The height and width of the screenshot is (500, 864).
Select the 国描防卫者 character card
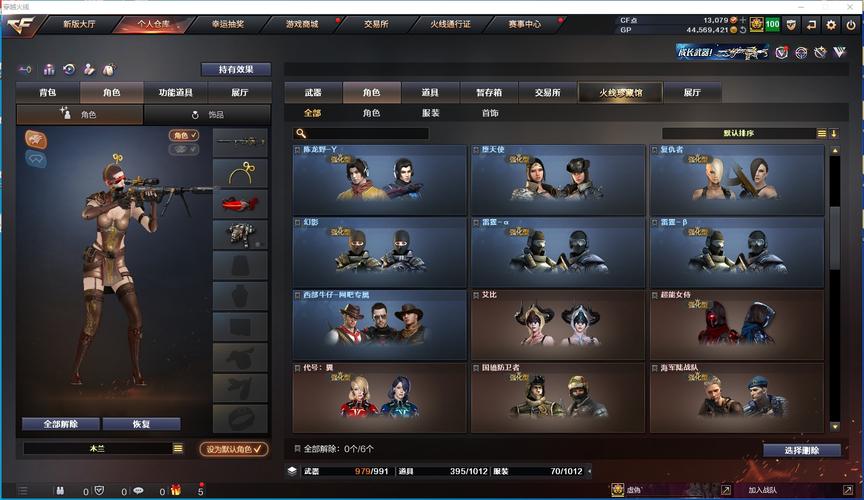558,397
